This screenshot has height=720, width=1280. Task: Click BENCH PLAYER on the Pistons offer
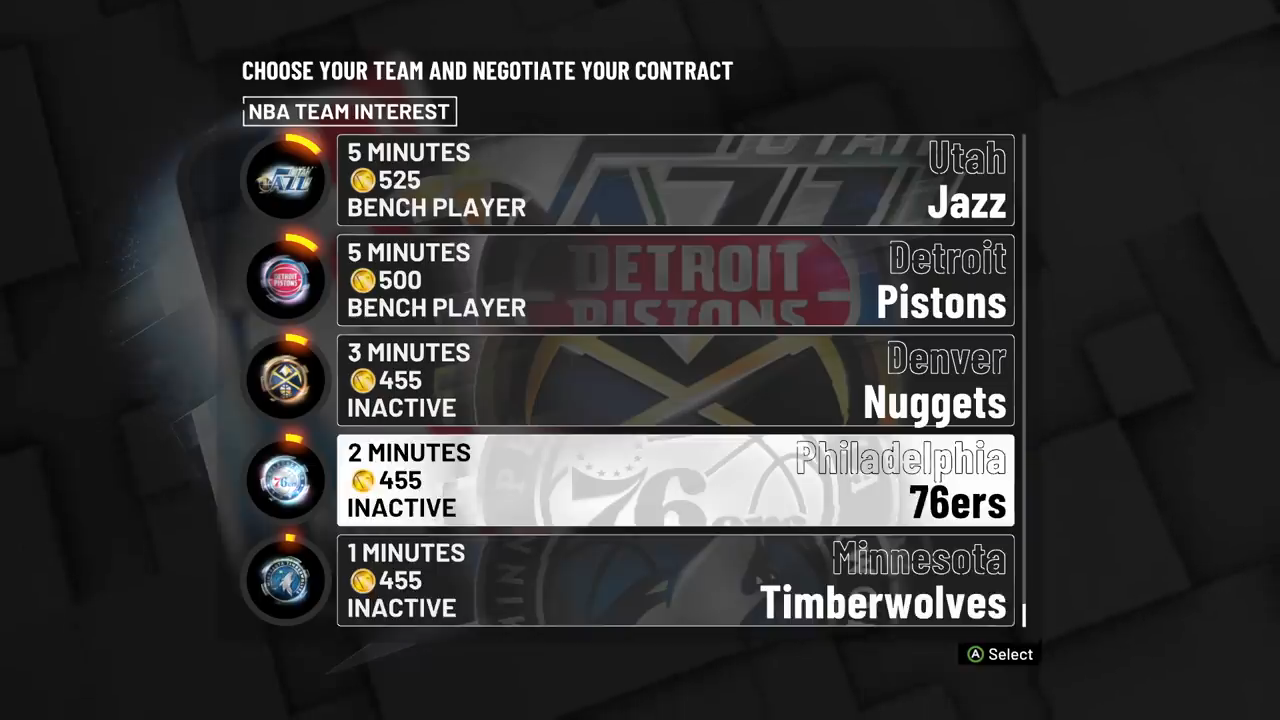tap(436, 308)
